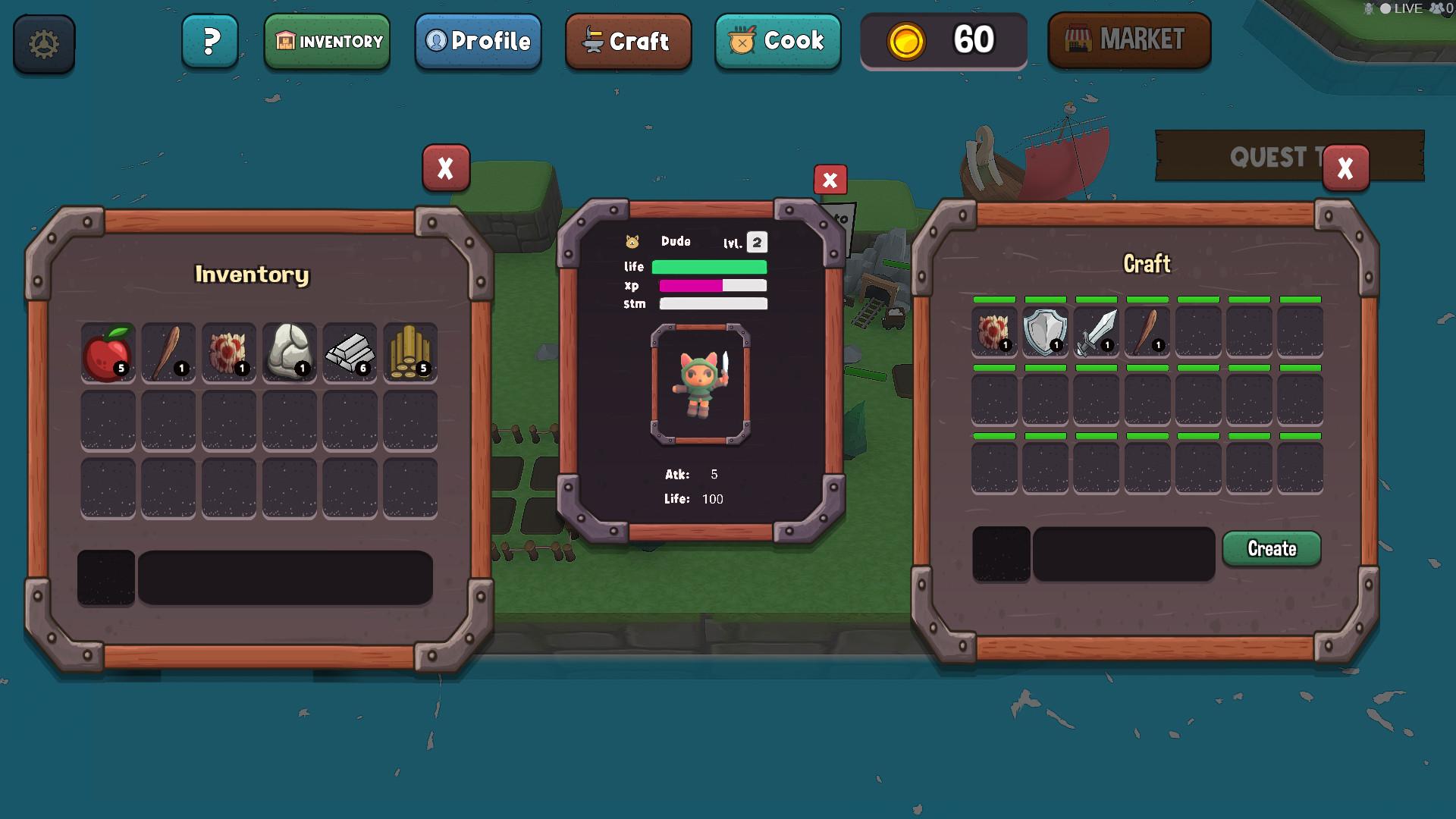Select the apple item in the Inventory
Image resolution: width=1456 pixels, height=819 pixels.
[107, 352]
